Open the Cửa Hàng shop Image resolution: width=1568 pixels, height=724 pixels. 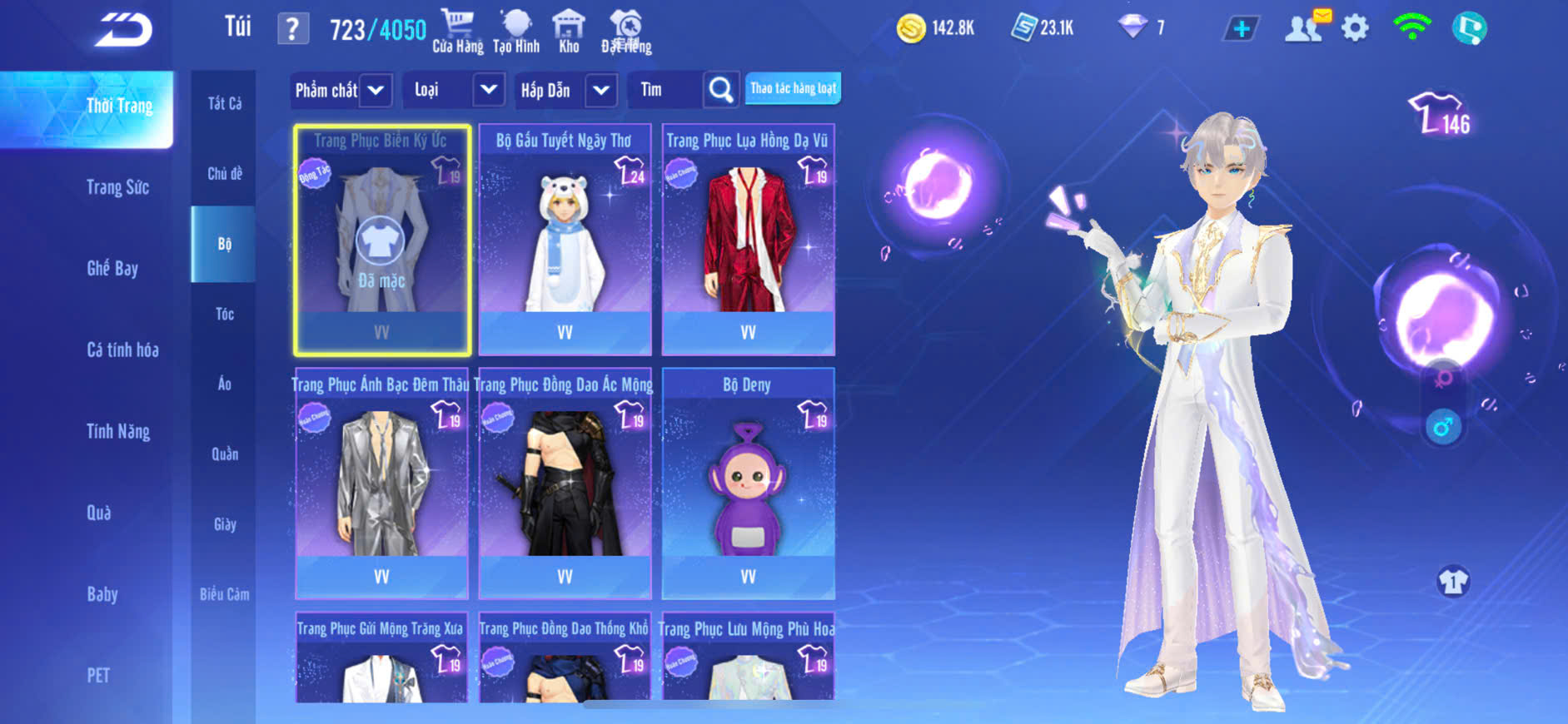click(457, 31)
